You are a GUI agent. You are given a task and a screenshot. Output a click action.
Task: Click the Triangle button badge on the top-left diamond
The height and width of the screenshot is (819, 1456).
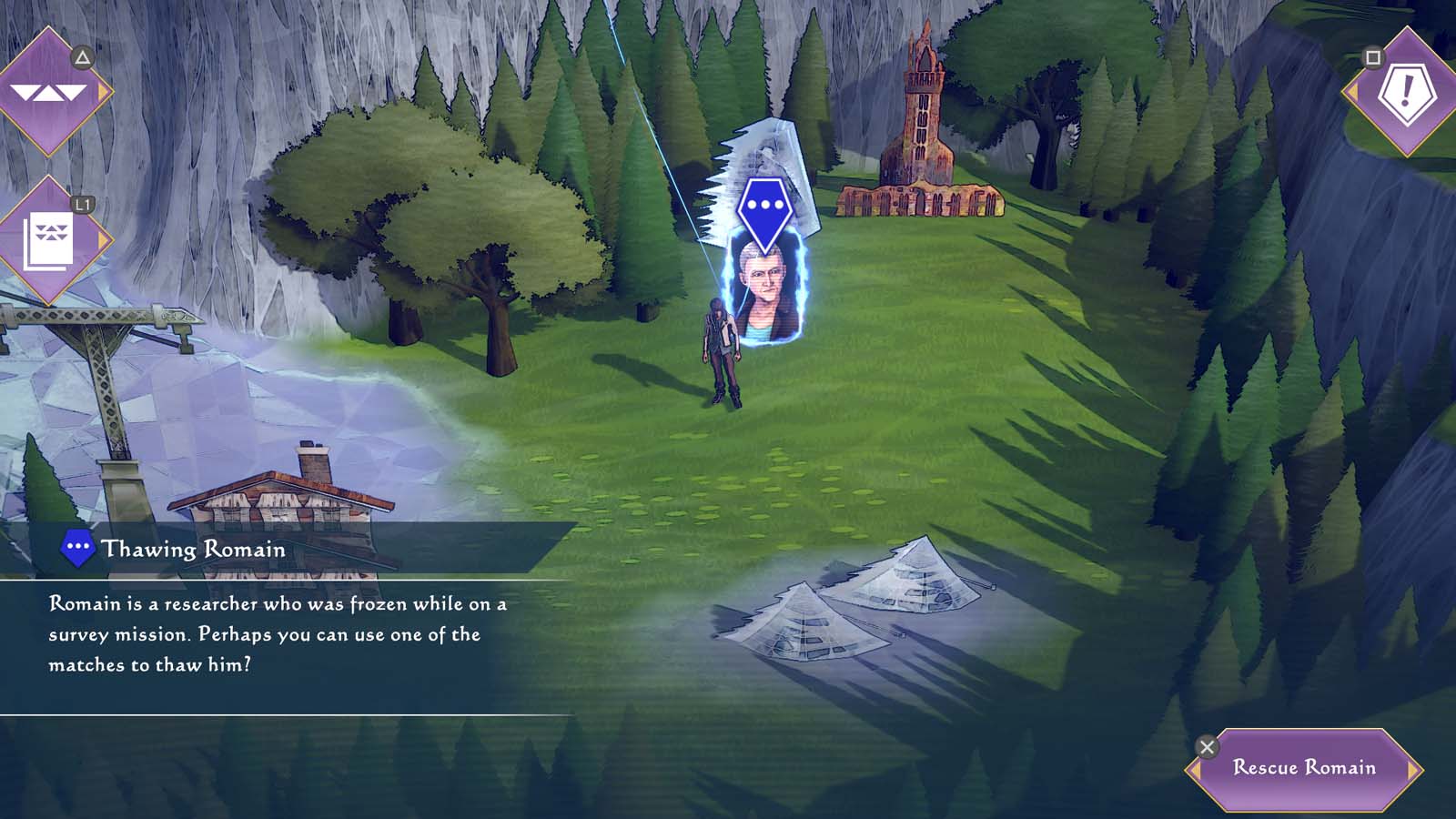pyautogui.click(x=82, y=56)
